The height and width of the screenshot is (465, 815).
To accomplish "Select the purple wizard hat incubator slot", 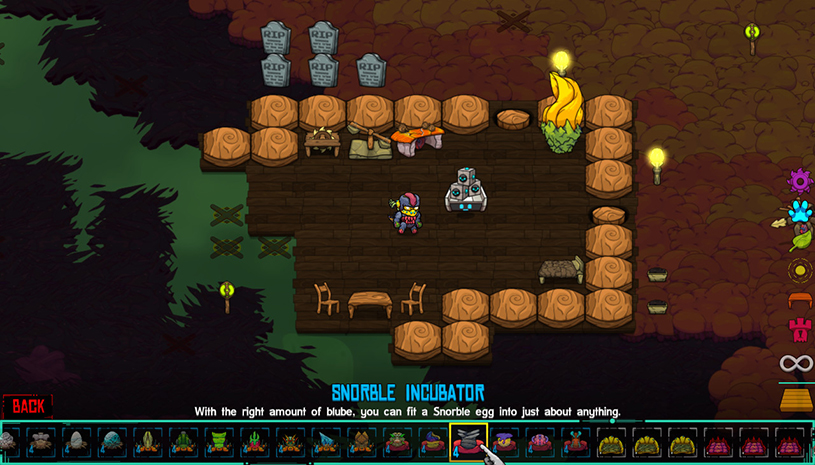I will pos(432,441).
